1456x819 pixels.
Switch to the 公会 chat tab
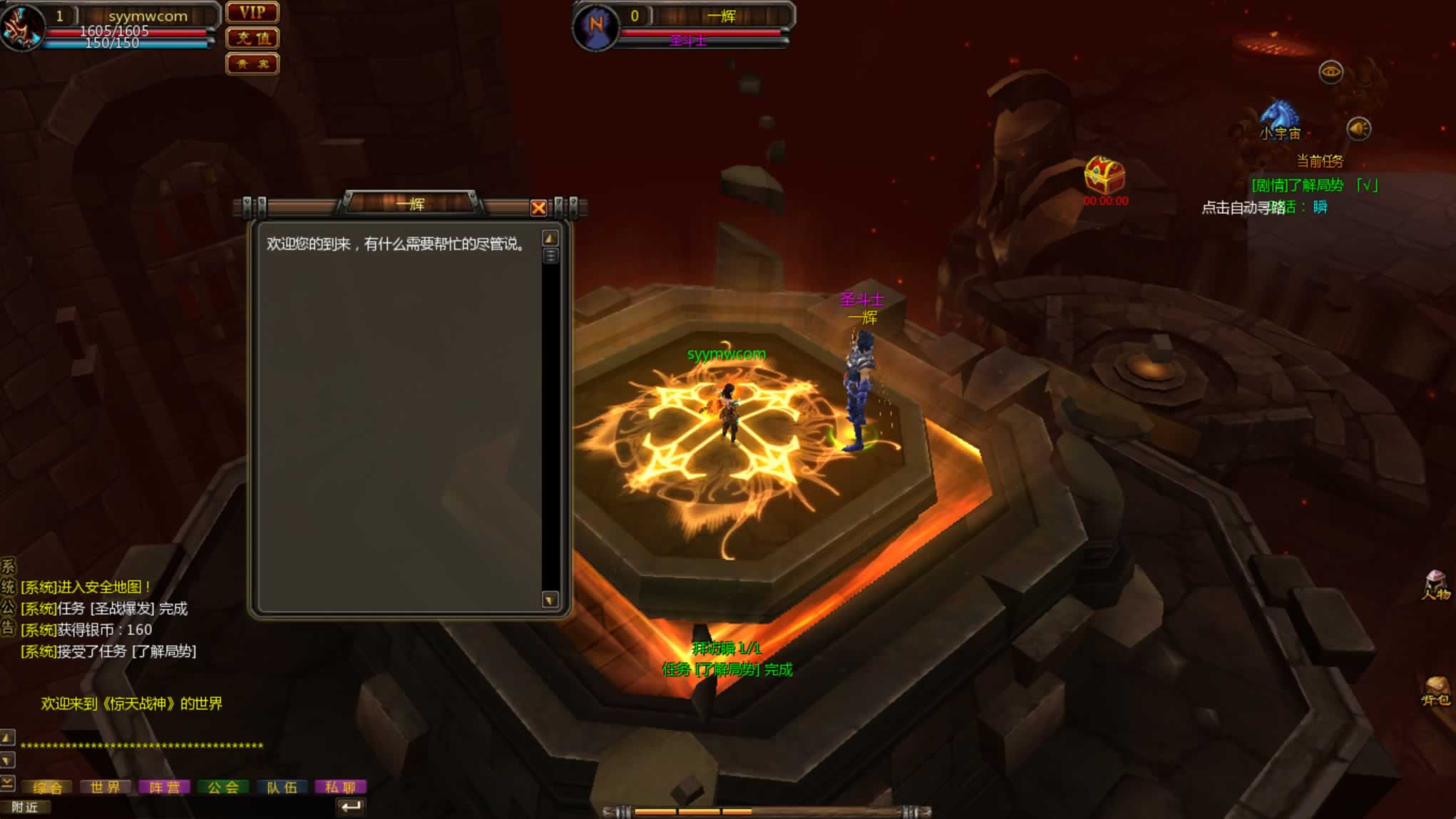(223, 787)
